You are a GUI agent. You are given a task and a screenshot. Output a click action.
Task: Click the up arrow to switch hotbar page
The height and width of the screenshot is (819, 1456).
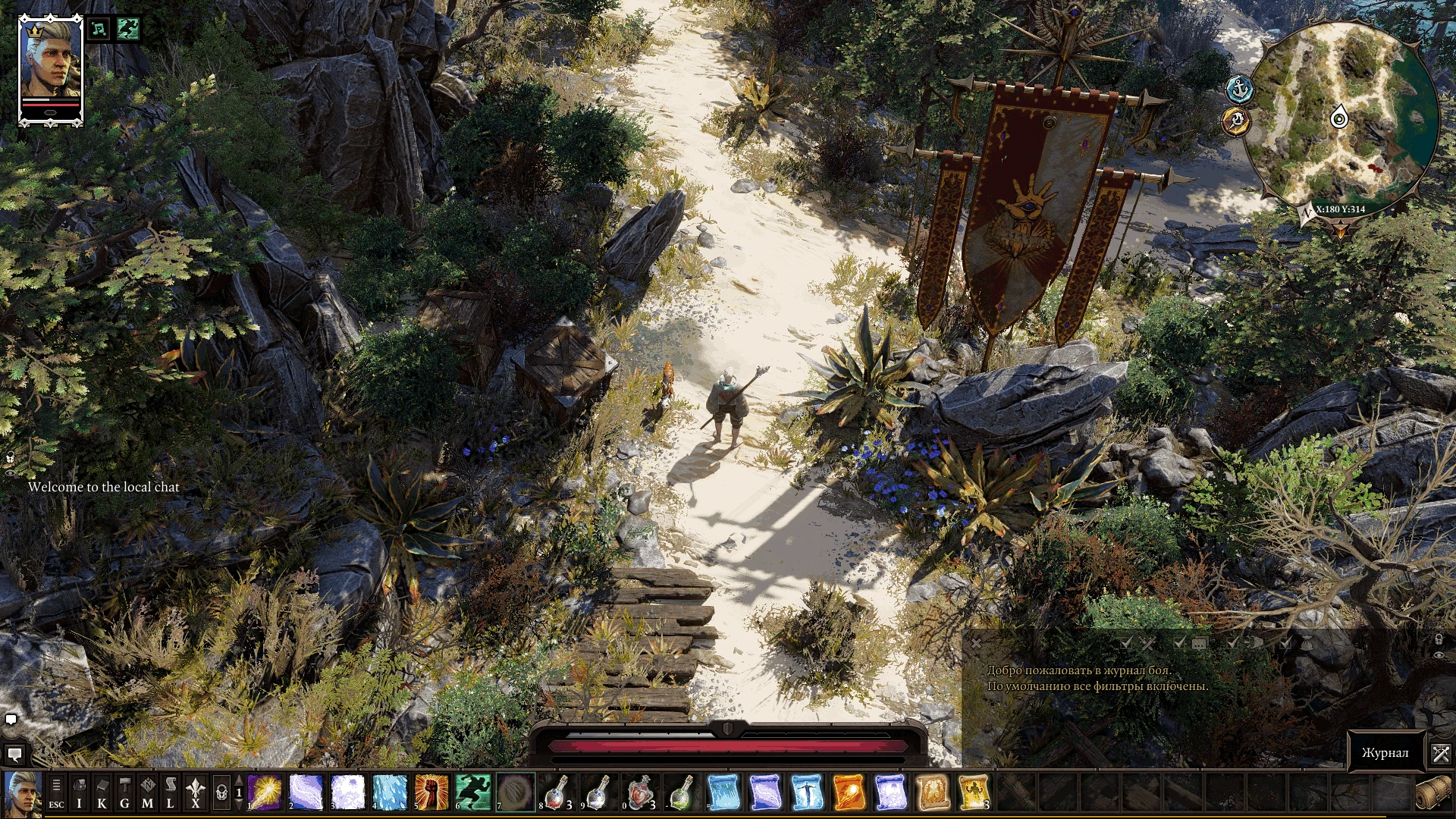tap(240, 781)
